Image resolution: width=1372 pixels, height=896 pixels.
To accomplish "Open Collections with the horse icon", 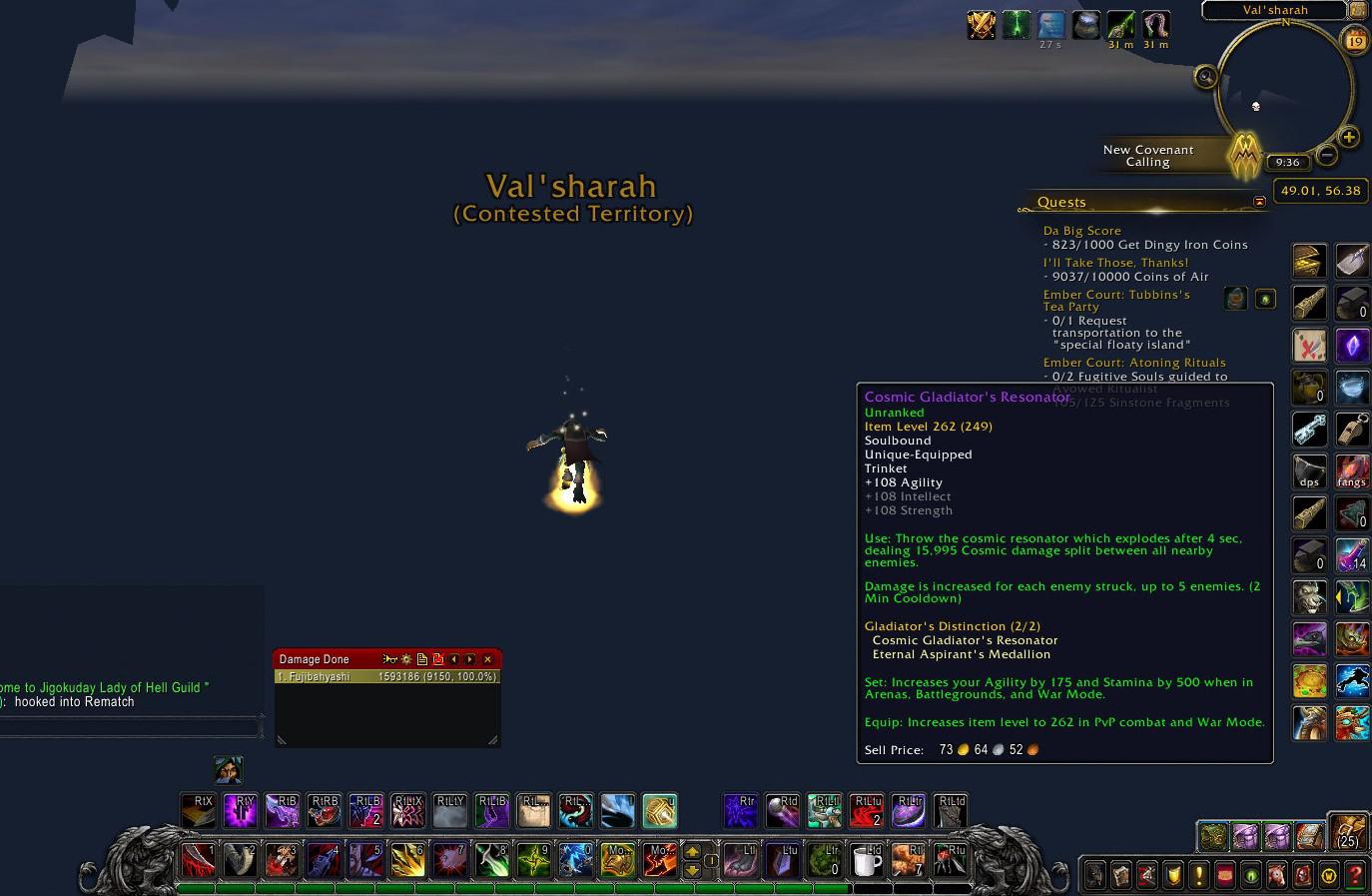I will coord(1275,875).
